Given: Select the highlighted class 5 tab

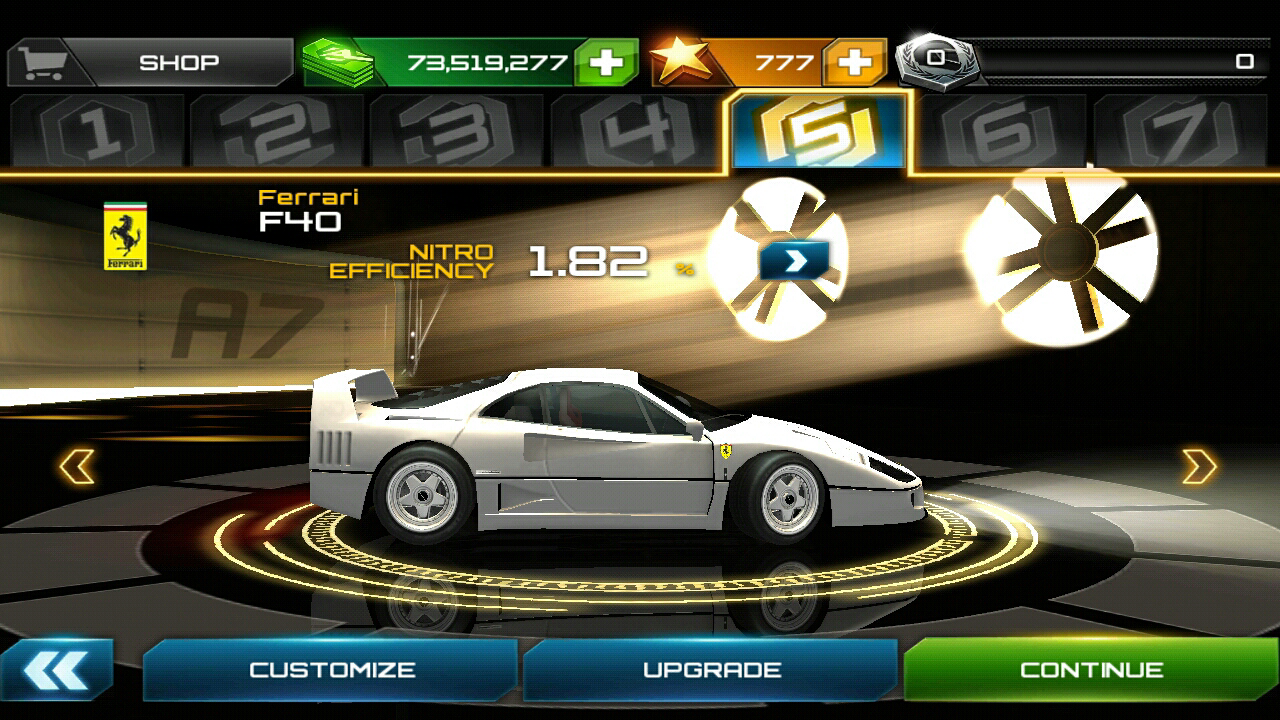Looking at the screenshot, I should (x=819, y=131).
